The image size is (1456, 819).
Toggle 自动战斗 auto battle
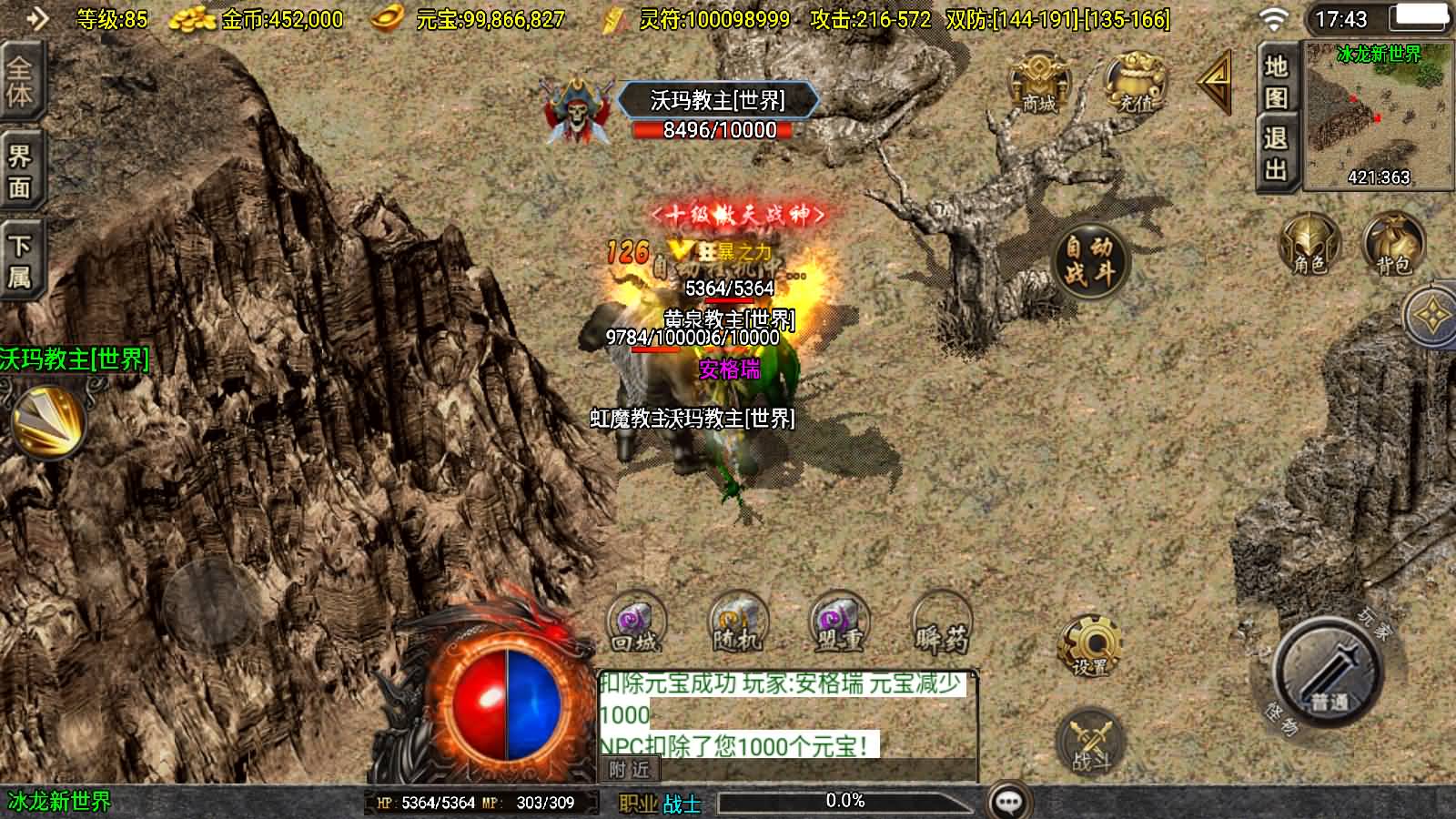point(1089,260)
